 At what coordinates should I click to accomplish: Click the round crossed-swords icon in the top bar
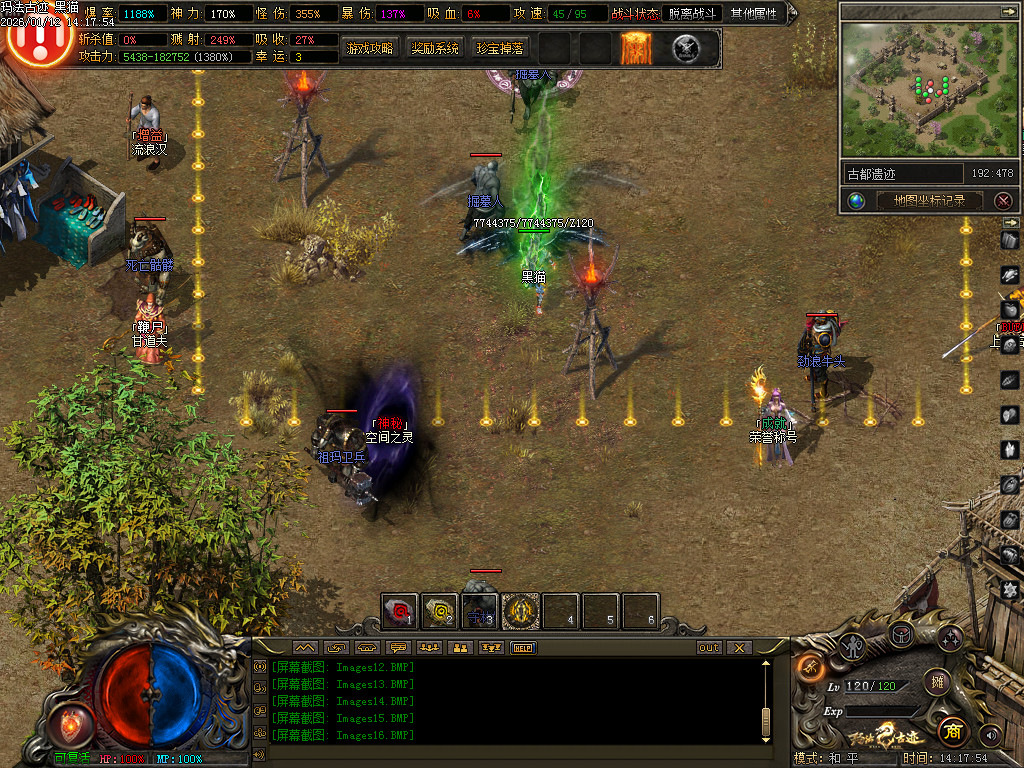tap(686, 47)
